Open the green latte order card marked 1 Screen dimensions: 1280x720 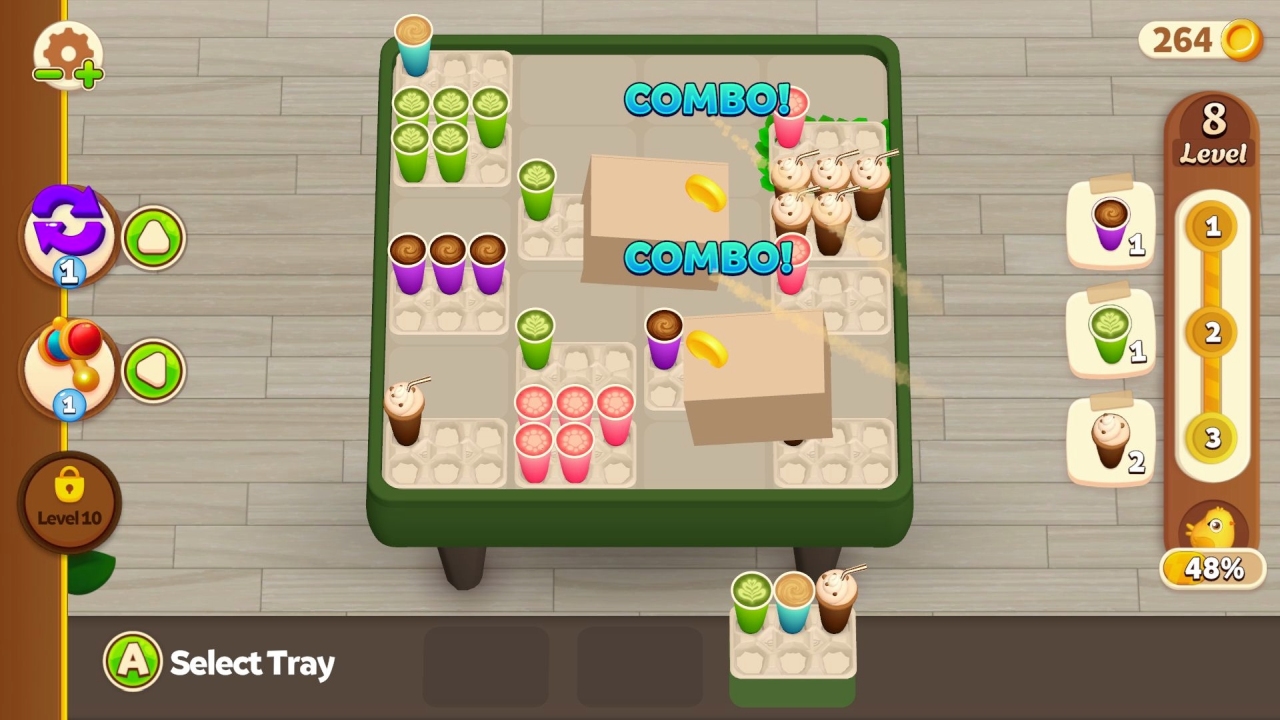coord(1110,333)
